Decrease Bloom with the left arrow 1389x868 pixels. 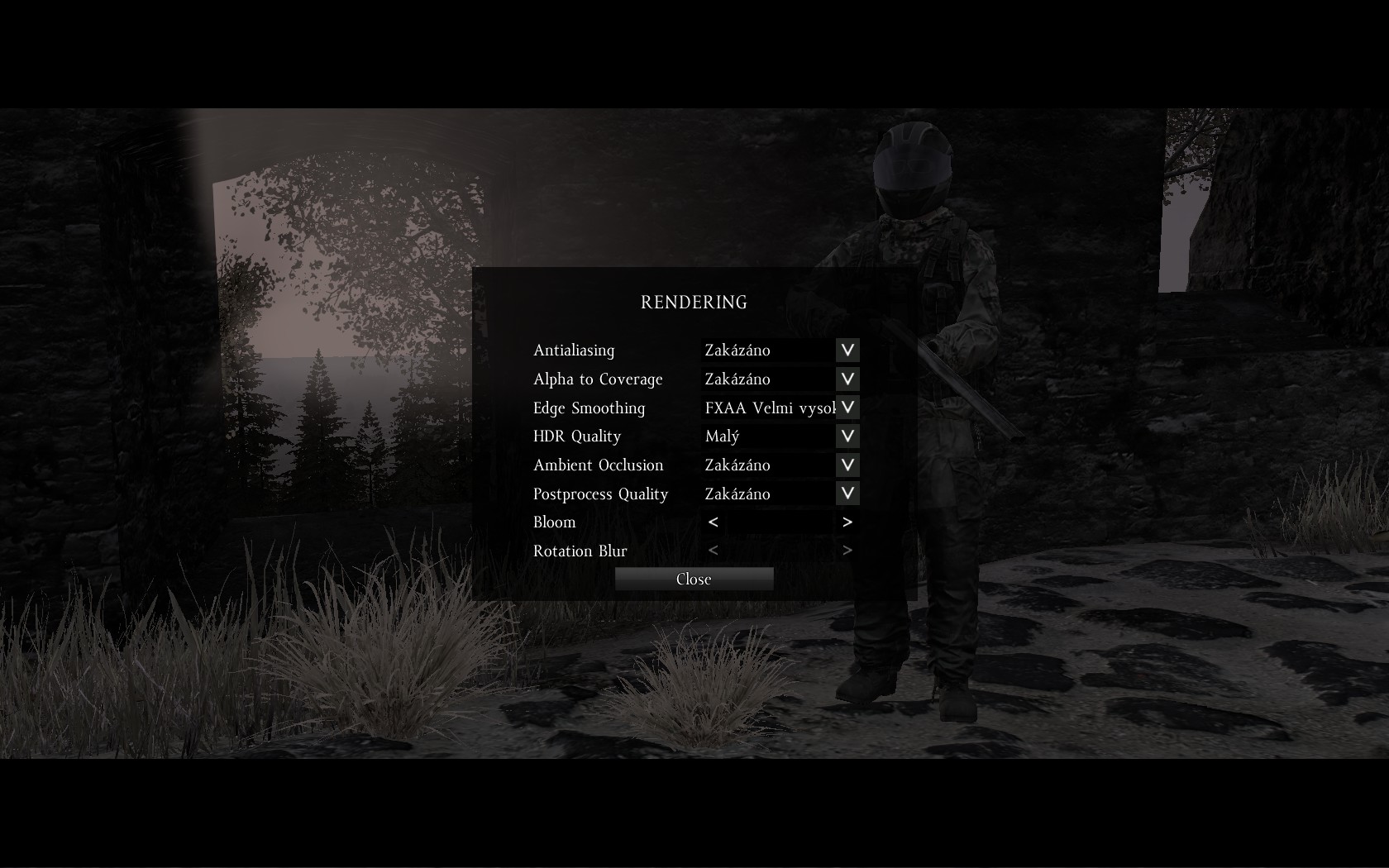[x=714, y=522]
